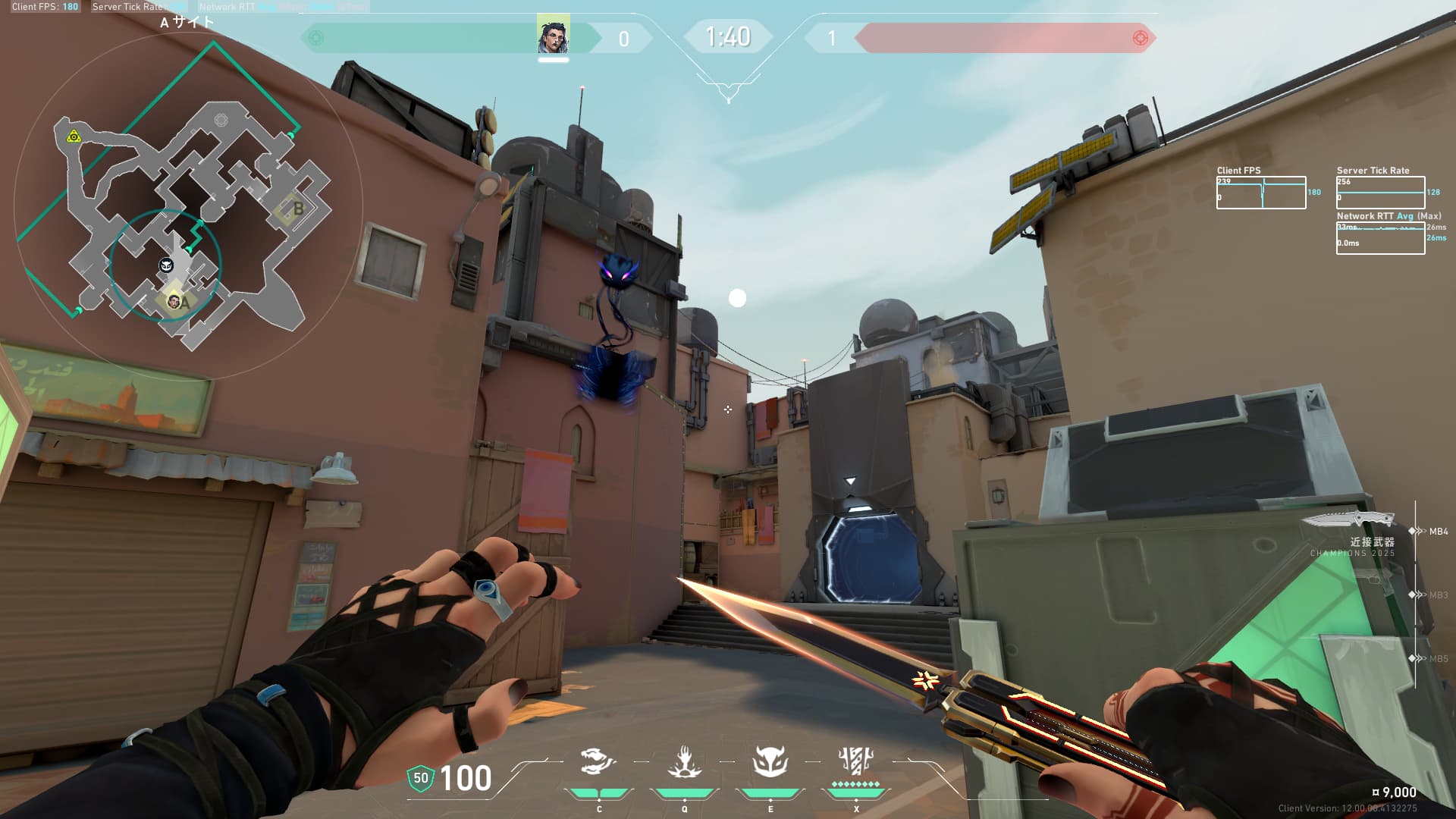The image size is (1456, 819).
Task: Click the yellow spike icon on minimap
Action: (x=74, y=136)
